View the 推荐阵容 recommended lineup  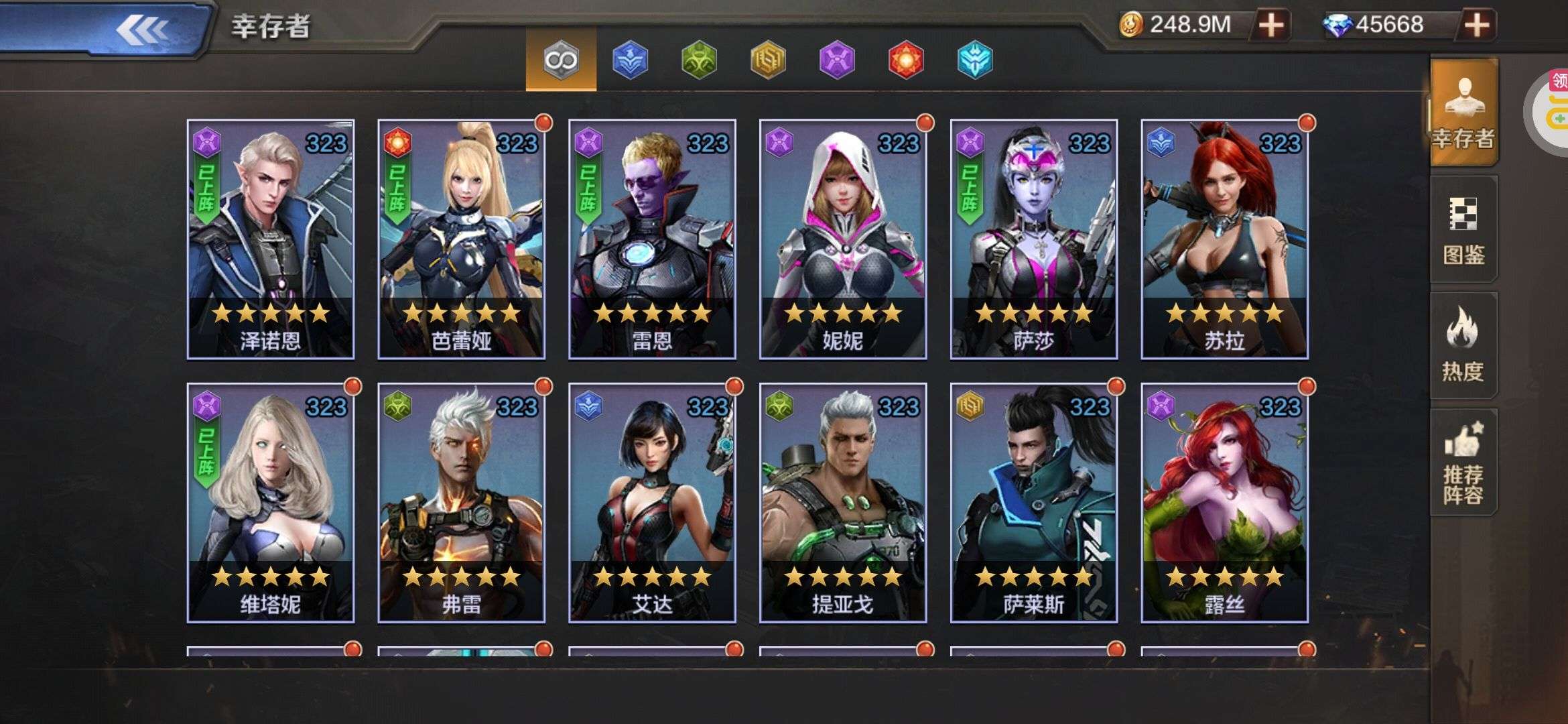tap(1463, 463)
